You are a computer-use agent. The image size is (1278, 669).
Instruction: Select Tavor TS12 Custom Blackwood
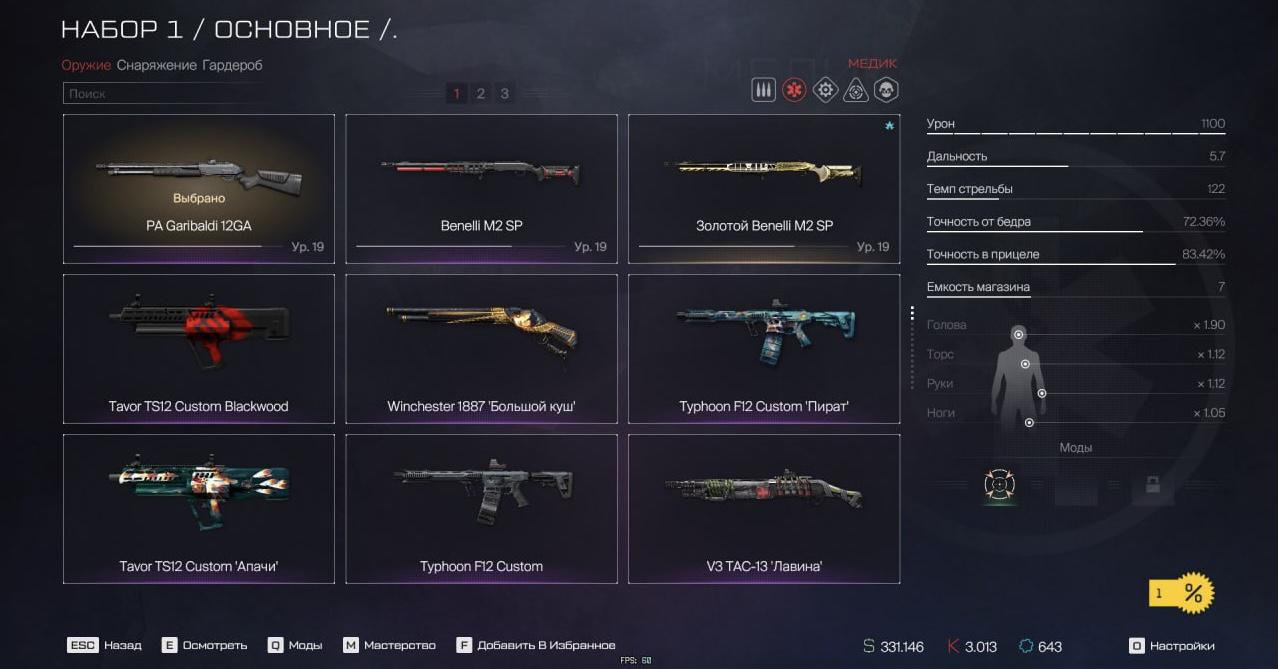pyautogui.click(x=198, y=348)
